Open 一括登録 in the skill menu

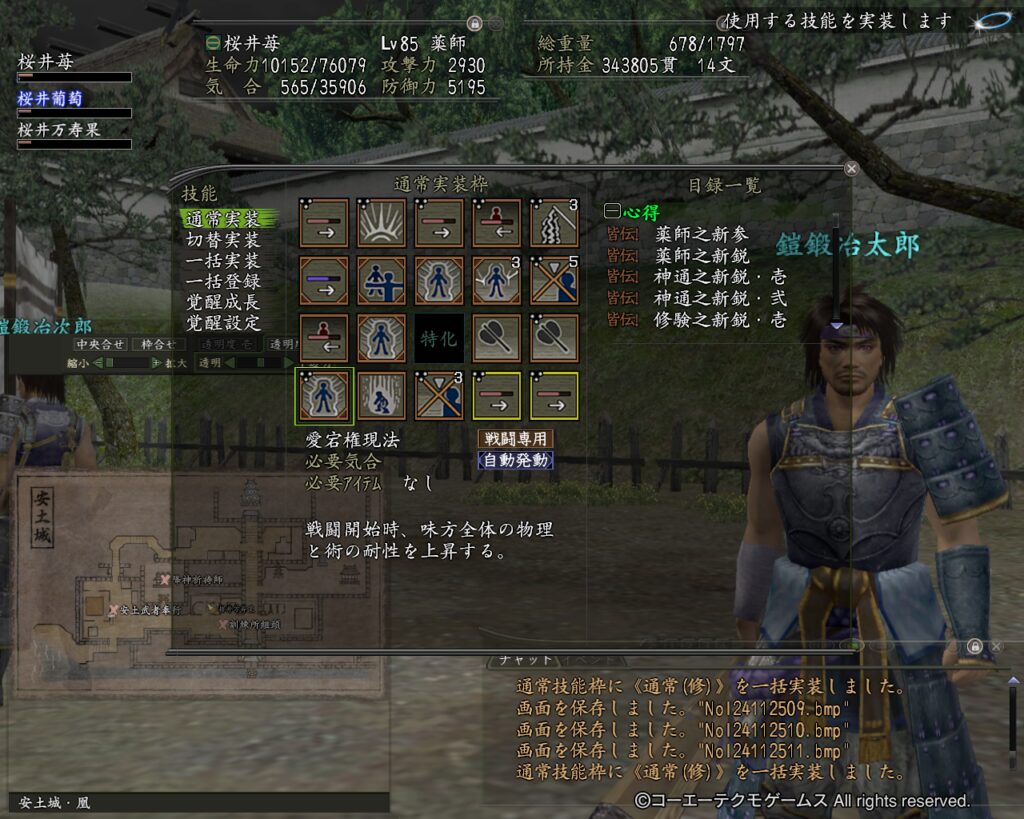222,282
